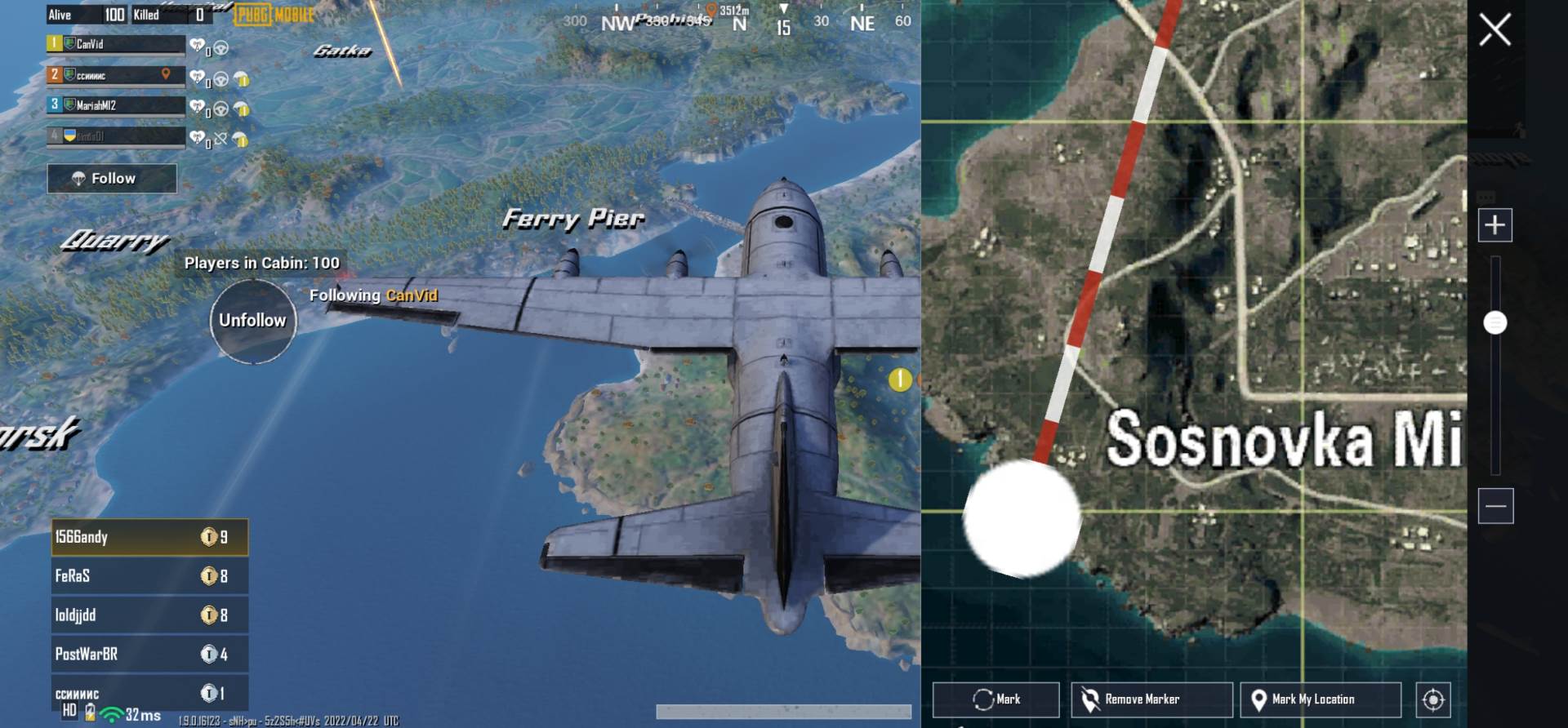Image resolution: width=1568 pixels, height=728 pixels.
Task: Click the pin icon on the Mark My Location button
Action: 1258,699
